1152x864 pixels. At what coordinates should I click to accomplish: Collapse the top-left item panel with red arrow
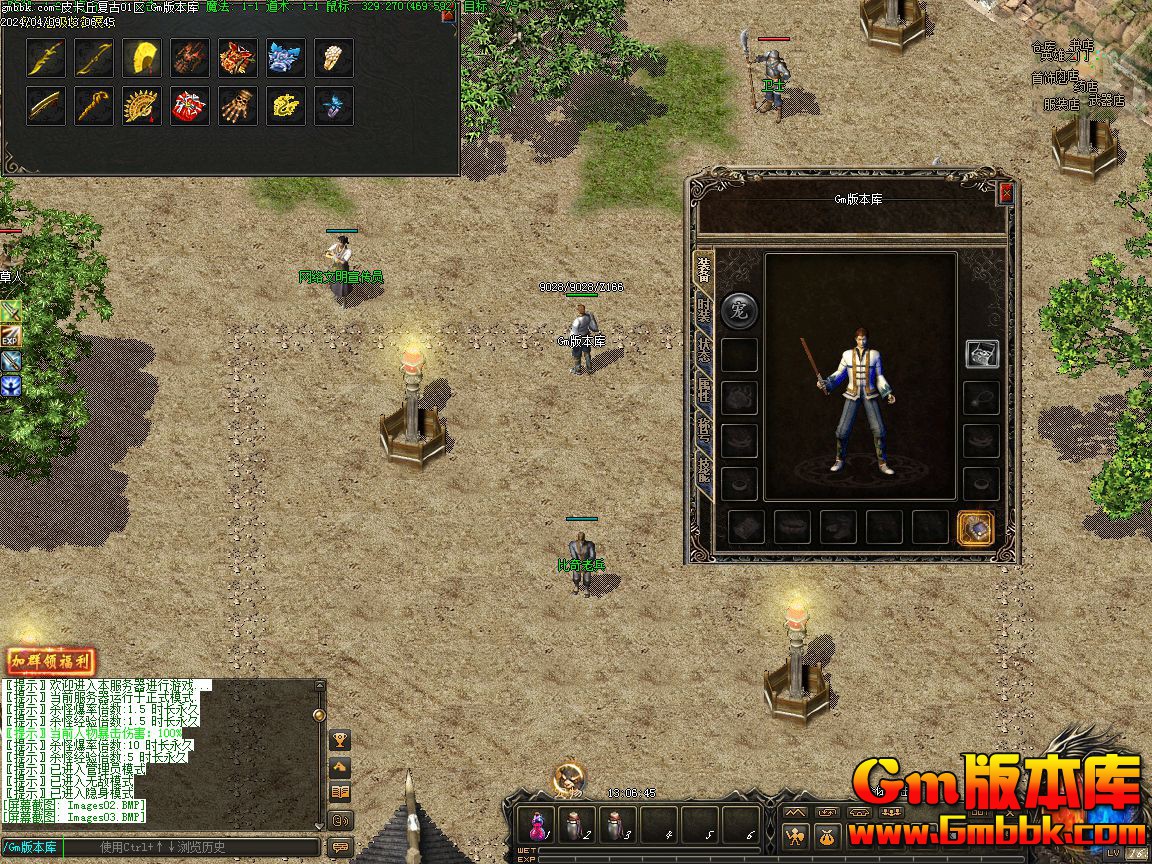[x=447, y=16]
